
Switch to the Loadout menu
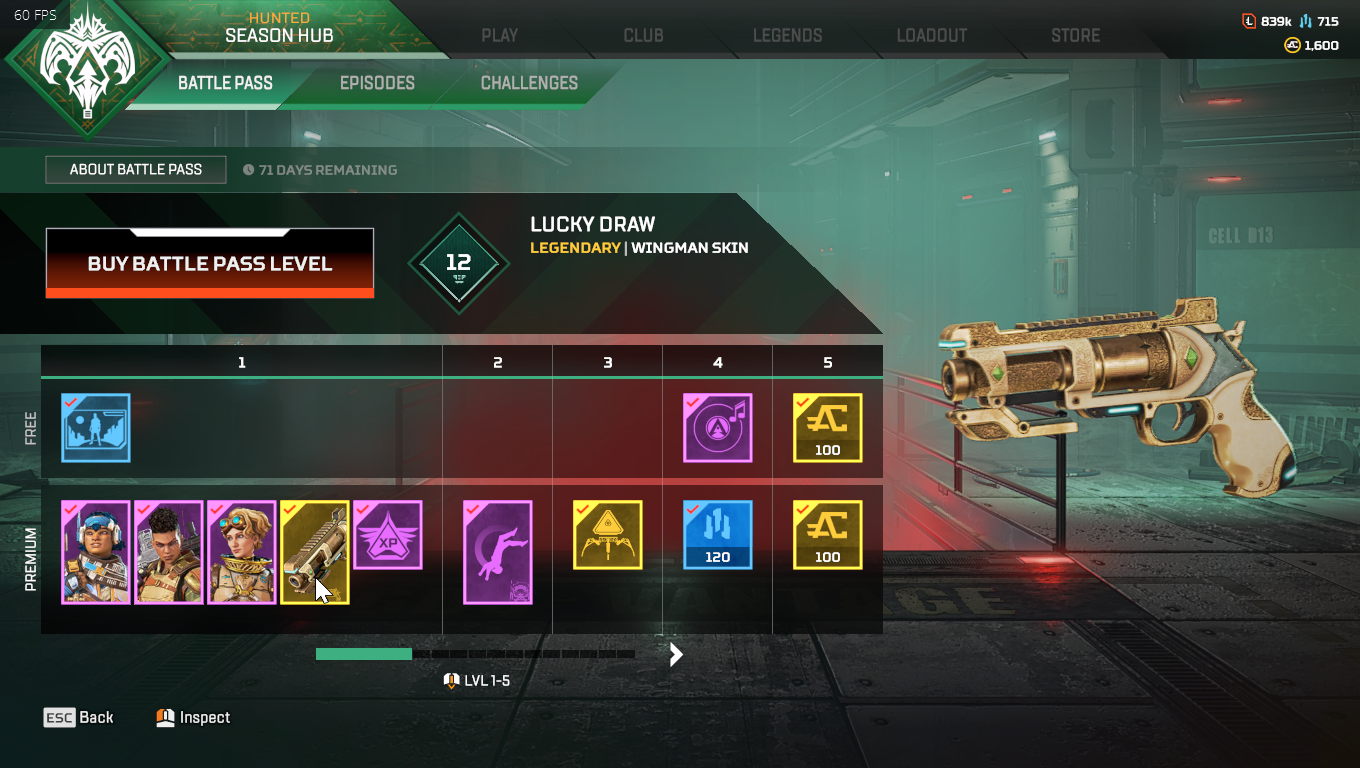[931, 35]
